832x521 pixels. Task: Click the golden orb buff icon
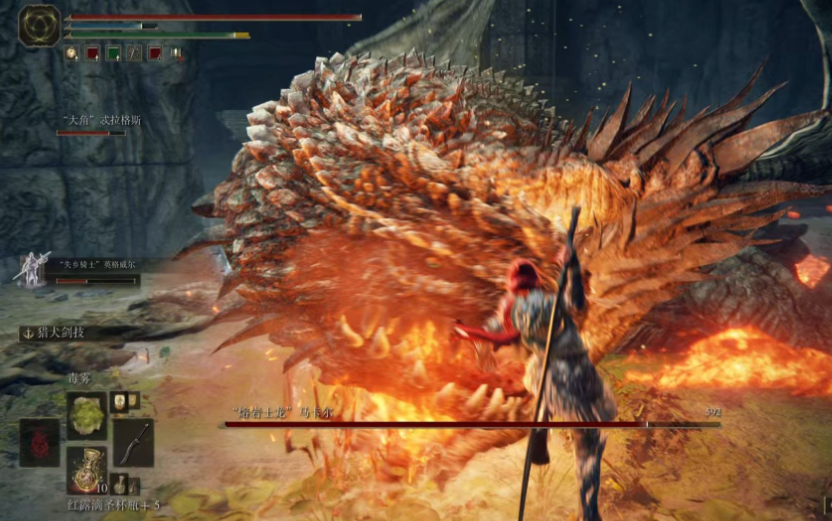point(72,53)
